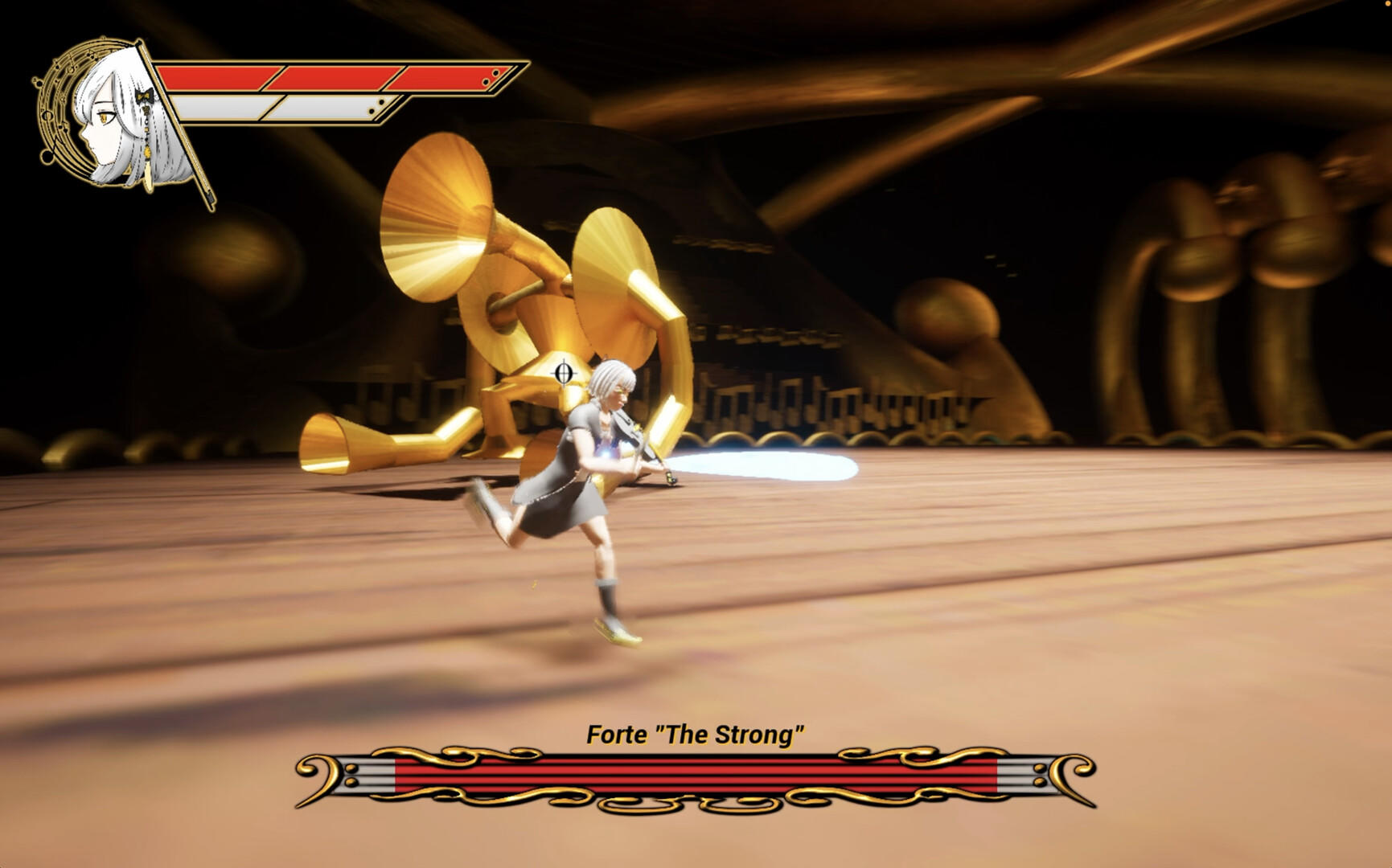Click the dots at the end of the health bar
The width and height of the screenshot is (1392, 868).
click(491, 77)
